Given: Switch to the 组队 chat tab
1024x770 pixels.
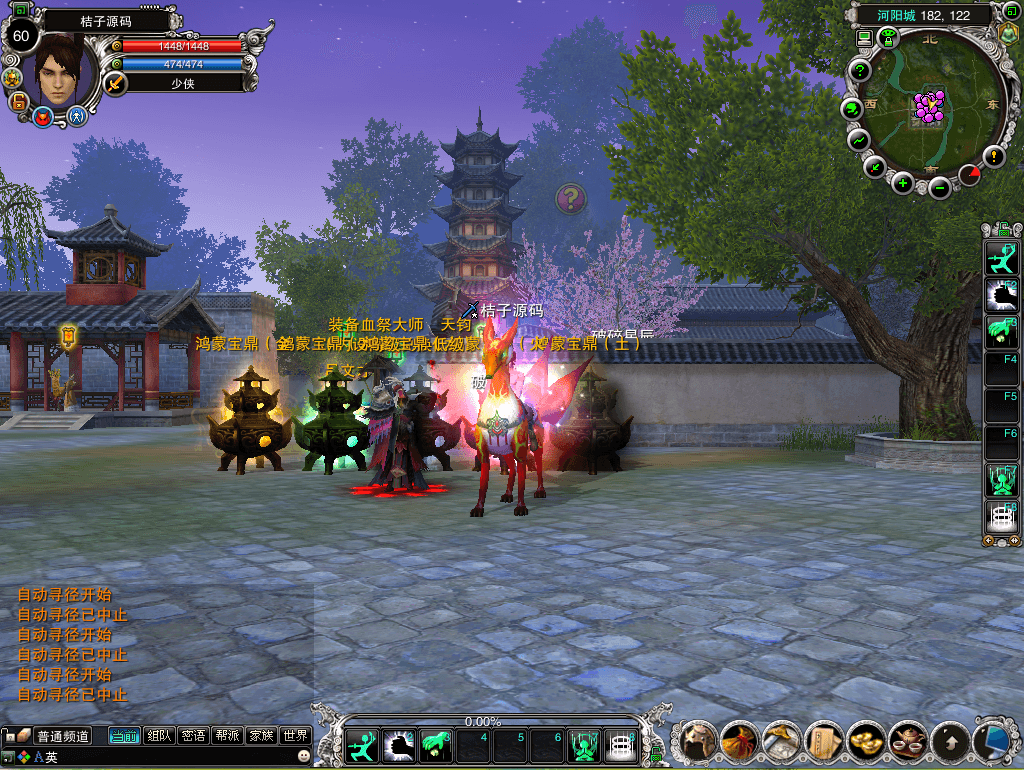Looking at the screenshot, I should (159, 736).
